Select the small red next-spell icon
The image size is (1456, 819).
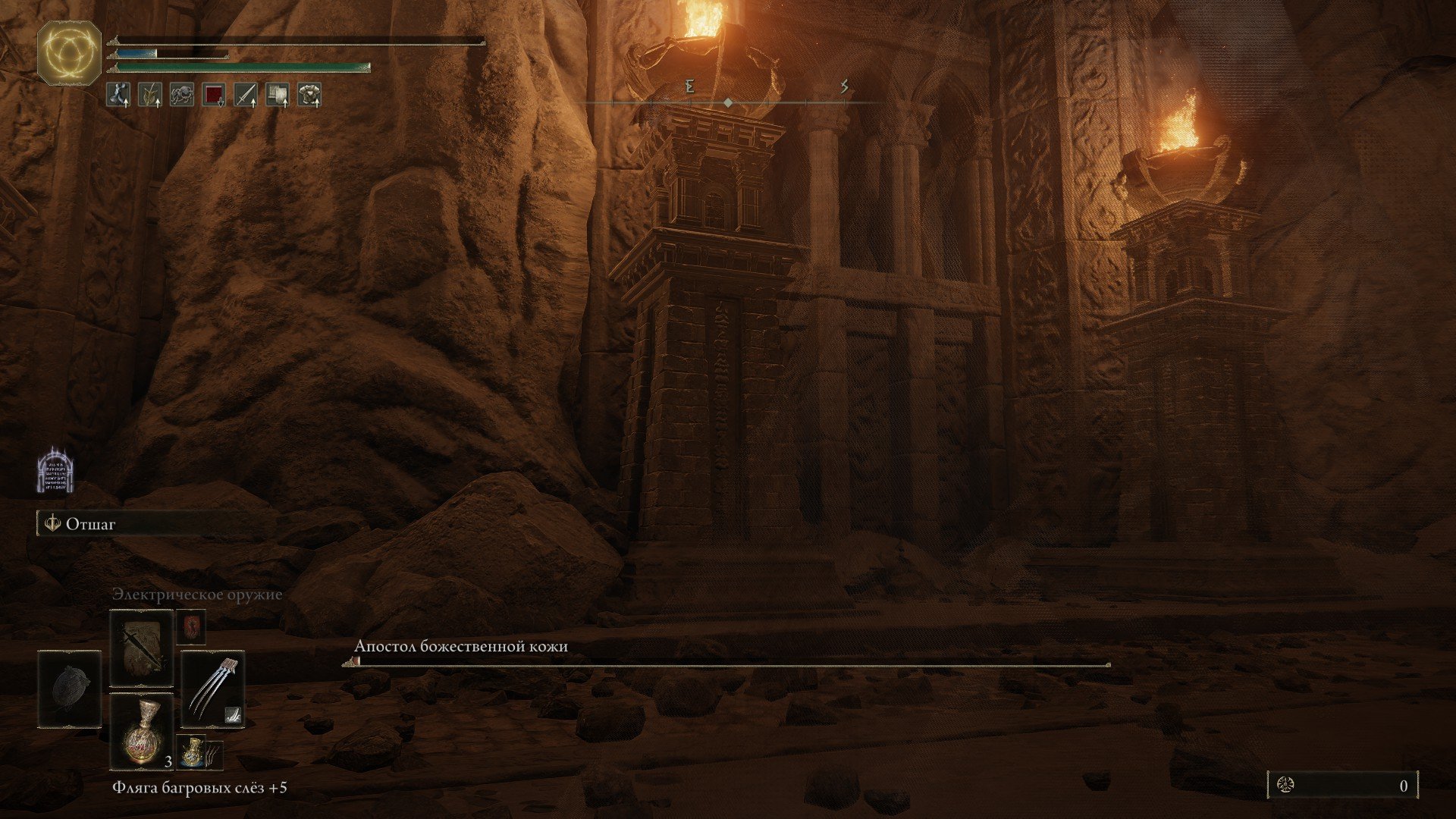click(x=190, y=628)
